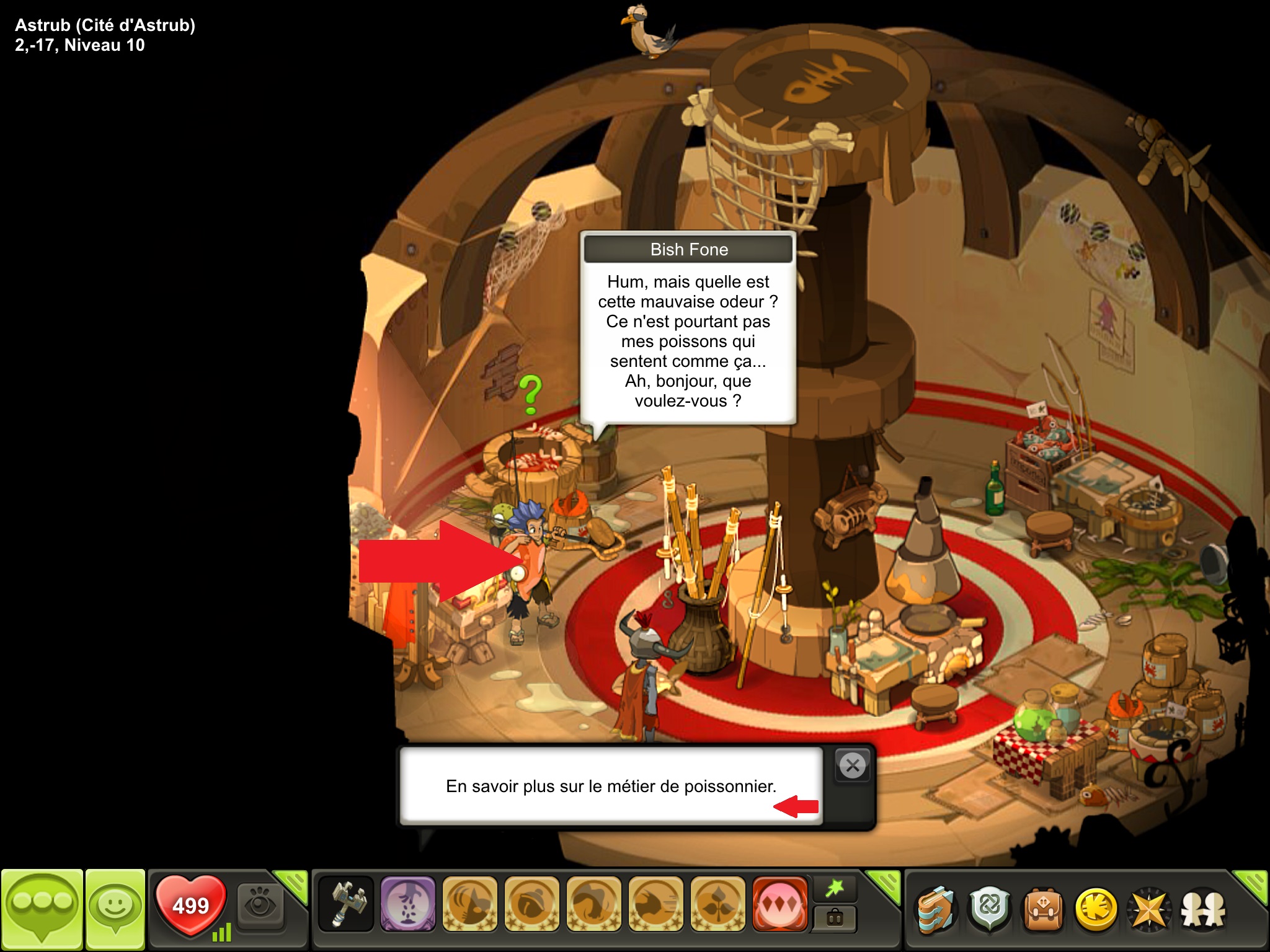Open the backpack inventory
Screen dimensions: 1270x952
pyautogui.click(x=1042, y=910)
